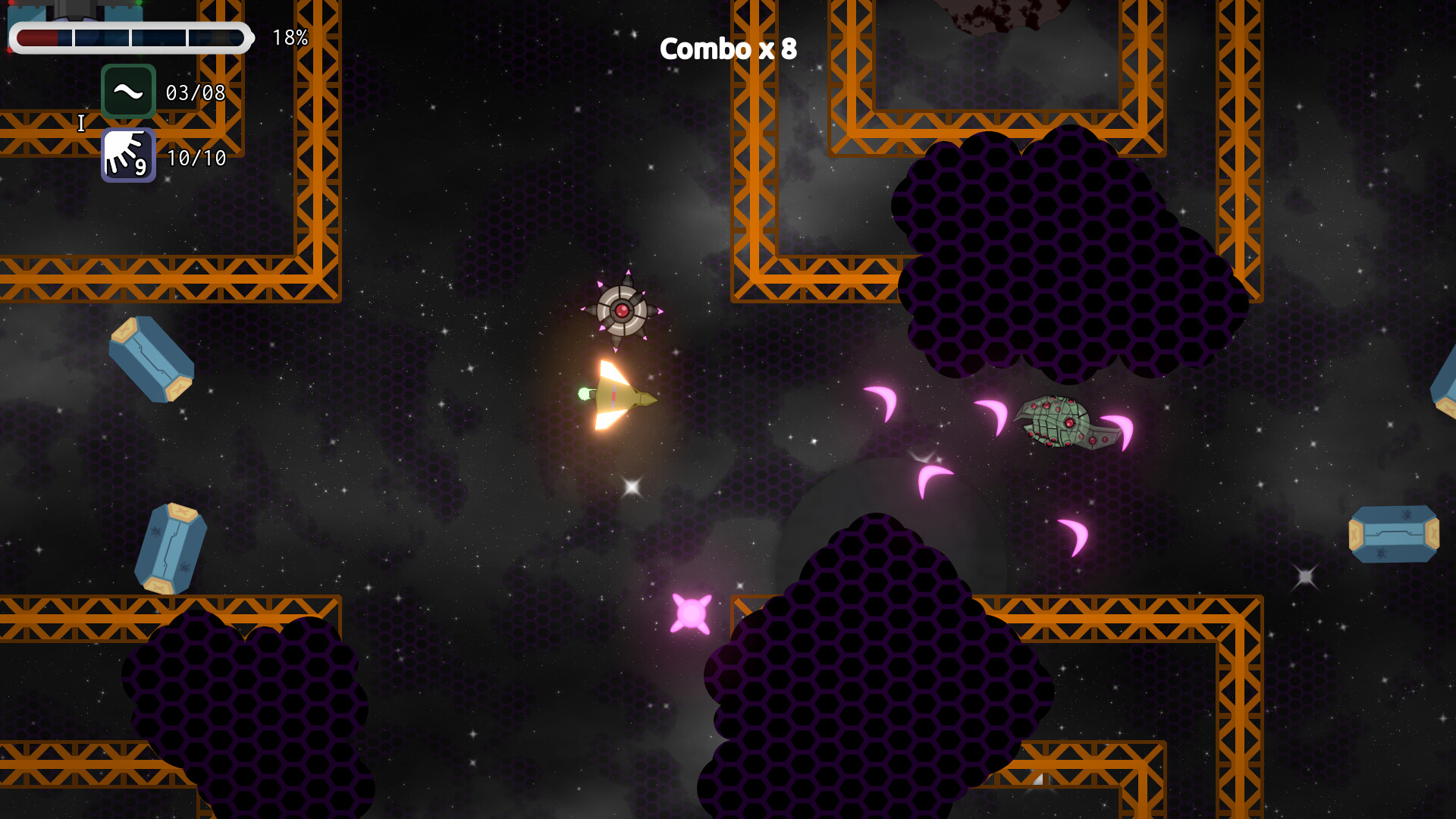Image resolution: width=1456 pixels, height=819 pixels.
Task: Activate the spread-shot burst weapon icon
Action: pyautogui.click(x=128, y=155)
